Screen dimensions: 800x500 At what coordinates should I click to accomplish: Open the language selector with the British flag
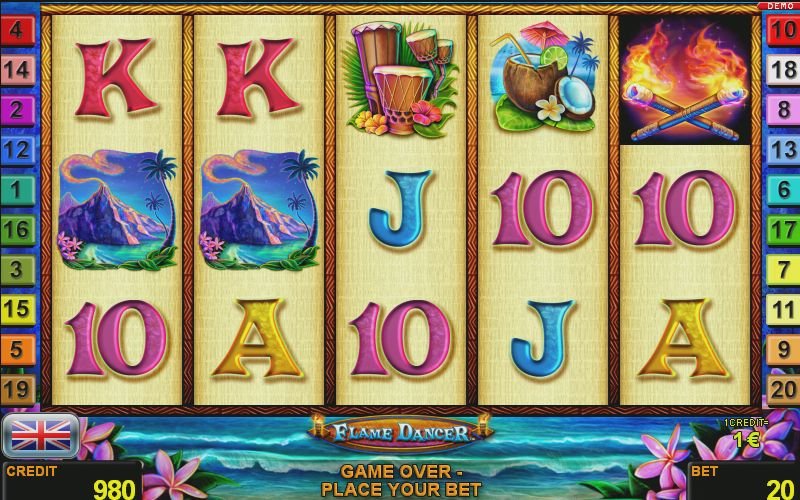pos(41,434)
